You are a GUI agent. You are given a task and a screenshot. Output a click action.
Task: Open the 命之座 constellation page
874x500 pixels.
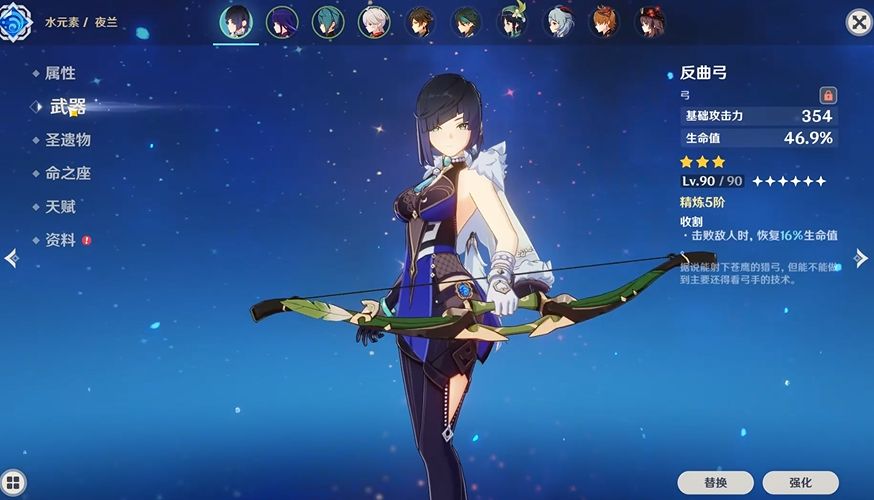(x=67, y=173)
